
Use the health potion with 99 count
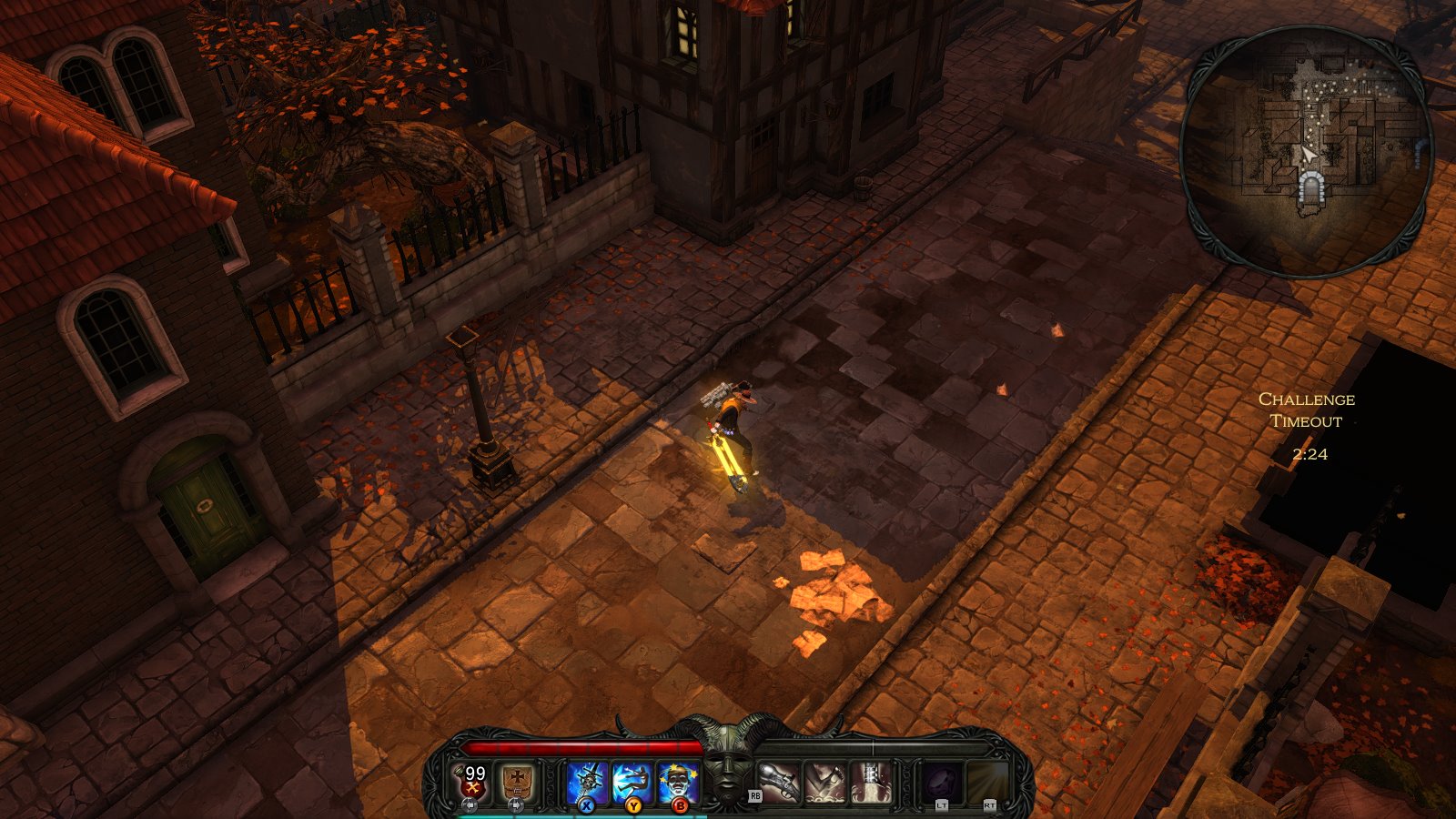point(471,782)
